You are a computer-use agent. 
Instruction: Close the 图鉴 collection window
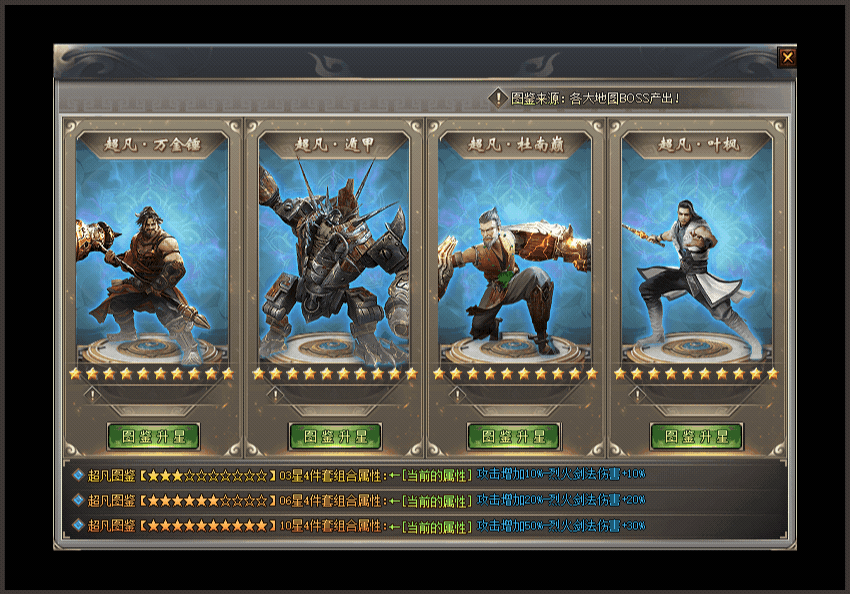[787, 57]
